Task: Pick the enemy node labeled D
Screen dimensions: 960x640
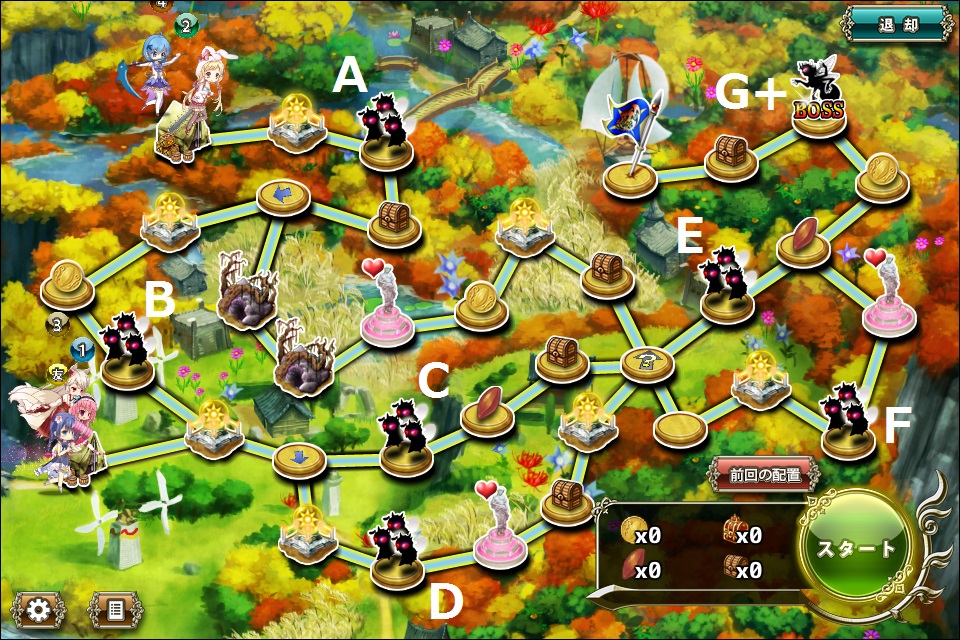Action: pos(396,555)
